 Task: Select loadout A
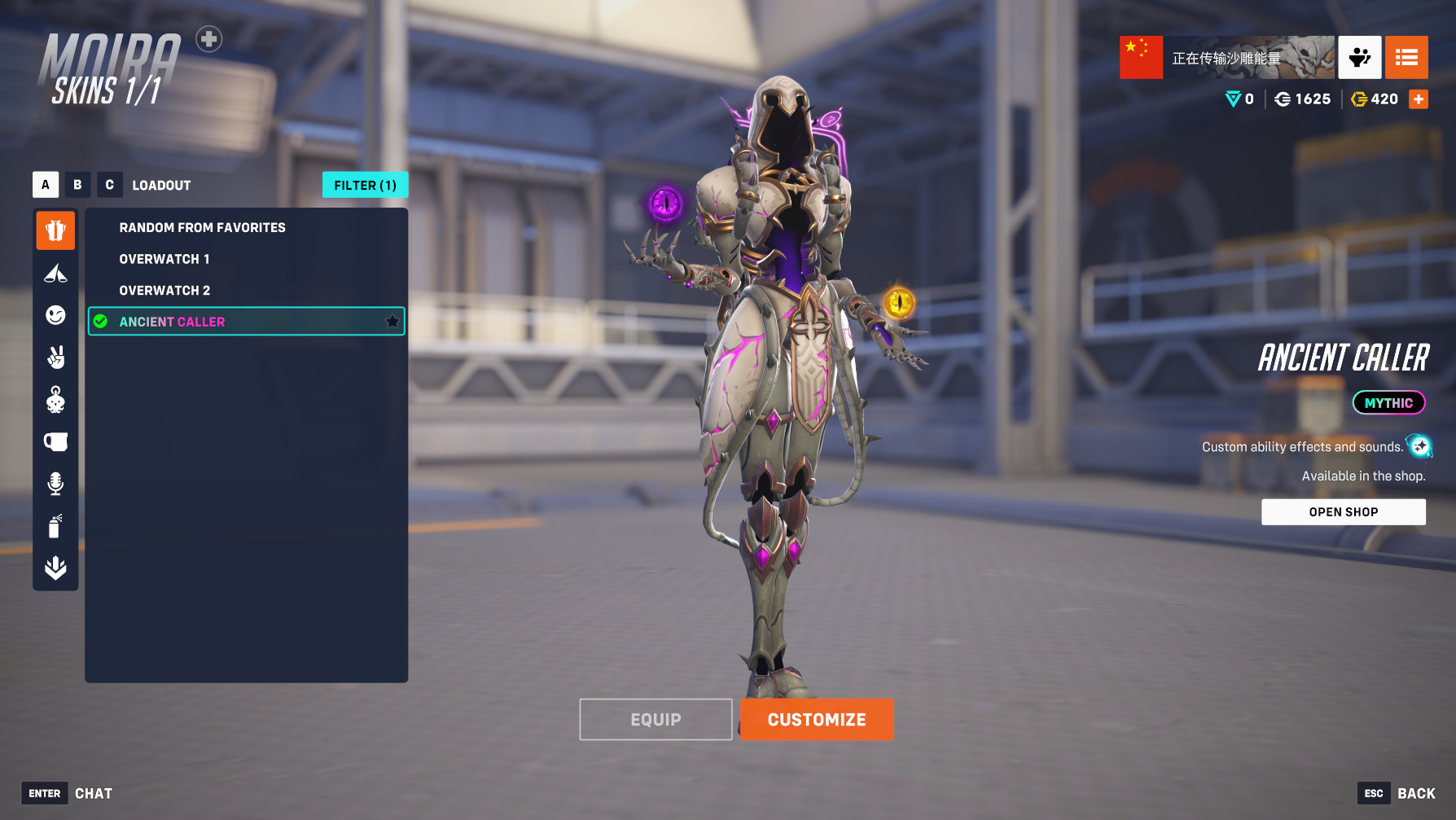click(x=46, y=185)
